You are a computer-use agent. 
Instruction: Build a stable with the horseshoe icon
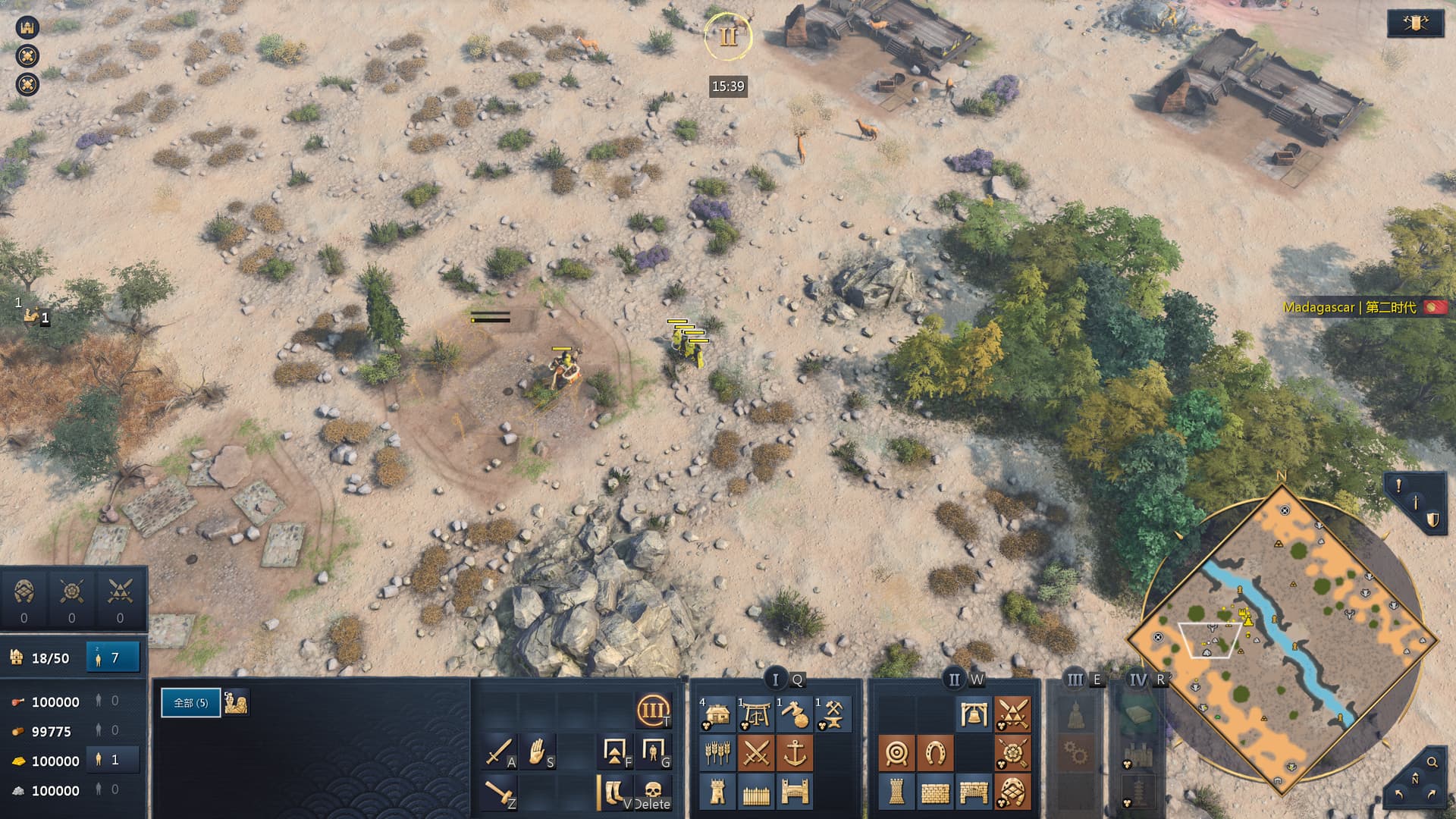[x=935, y=753]
